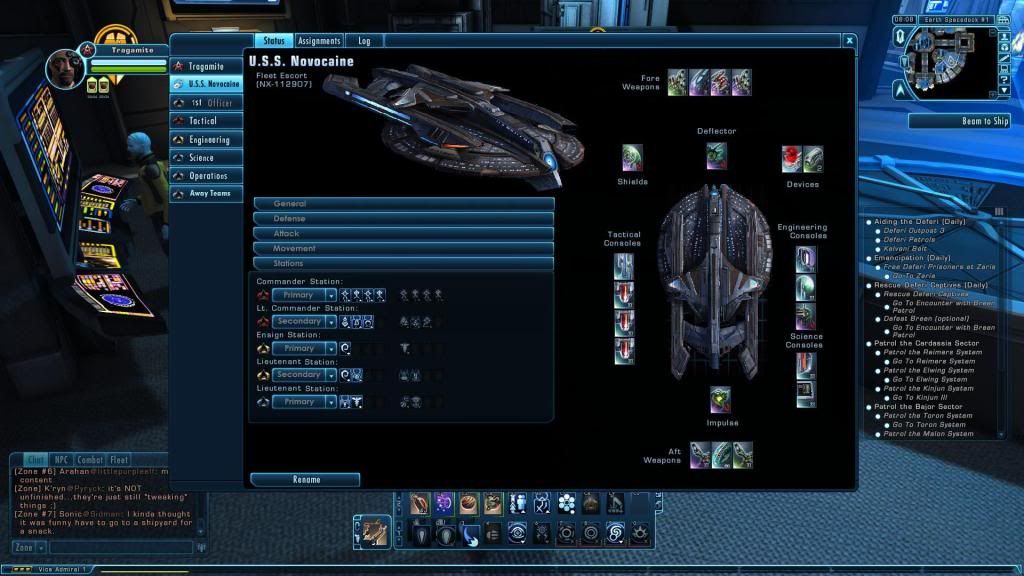Viewport: 1024px width, 576px height.
Task: Show the Away Teams list
Action: (x=207, y=194)
